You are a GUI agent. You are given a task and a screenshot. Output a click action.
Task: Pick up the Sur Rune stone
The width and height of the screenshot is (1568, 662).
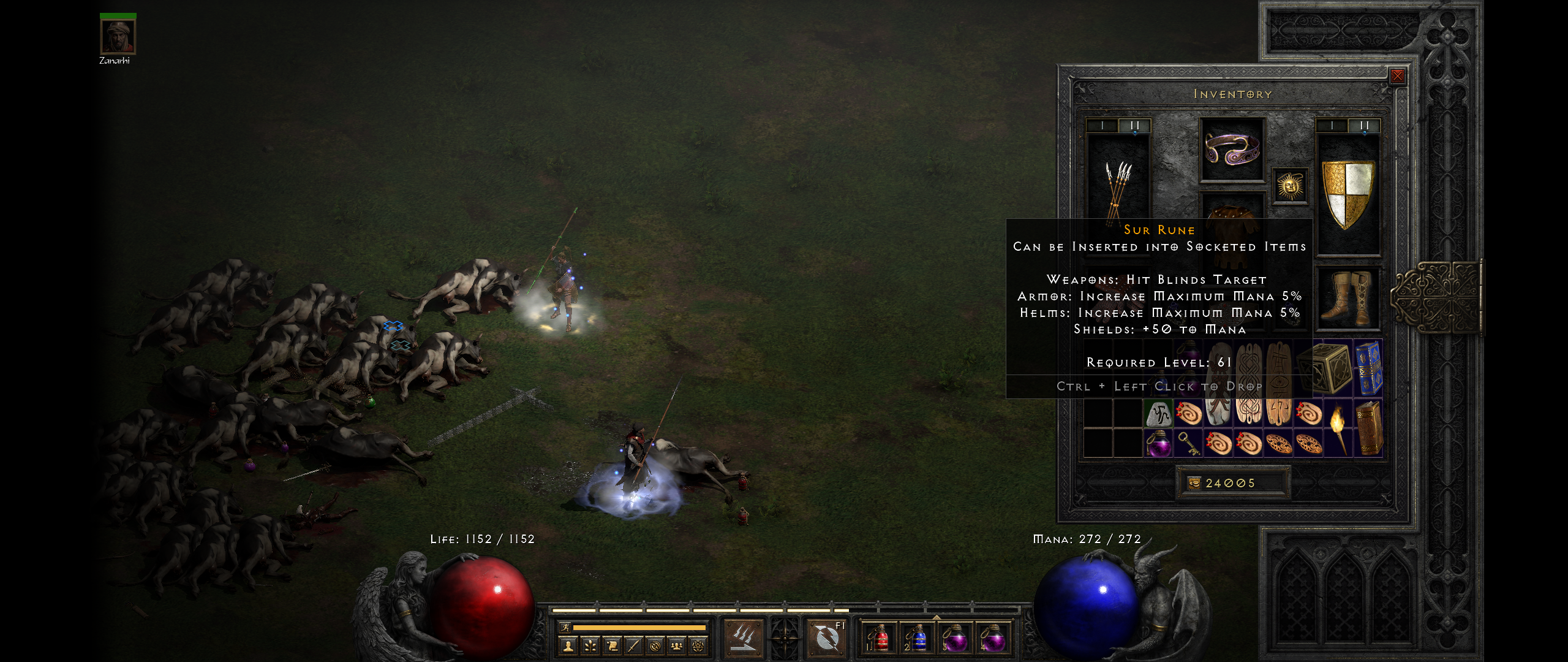click(1158, 414)
